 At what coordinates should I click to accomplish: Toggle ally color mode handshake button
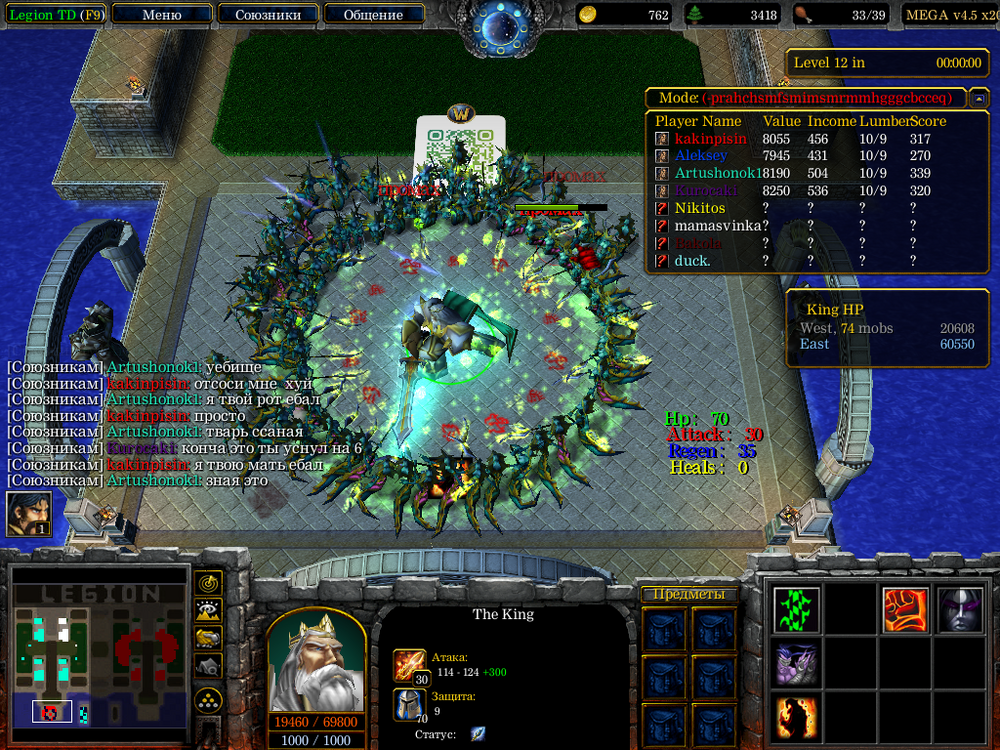[208, 638]
